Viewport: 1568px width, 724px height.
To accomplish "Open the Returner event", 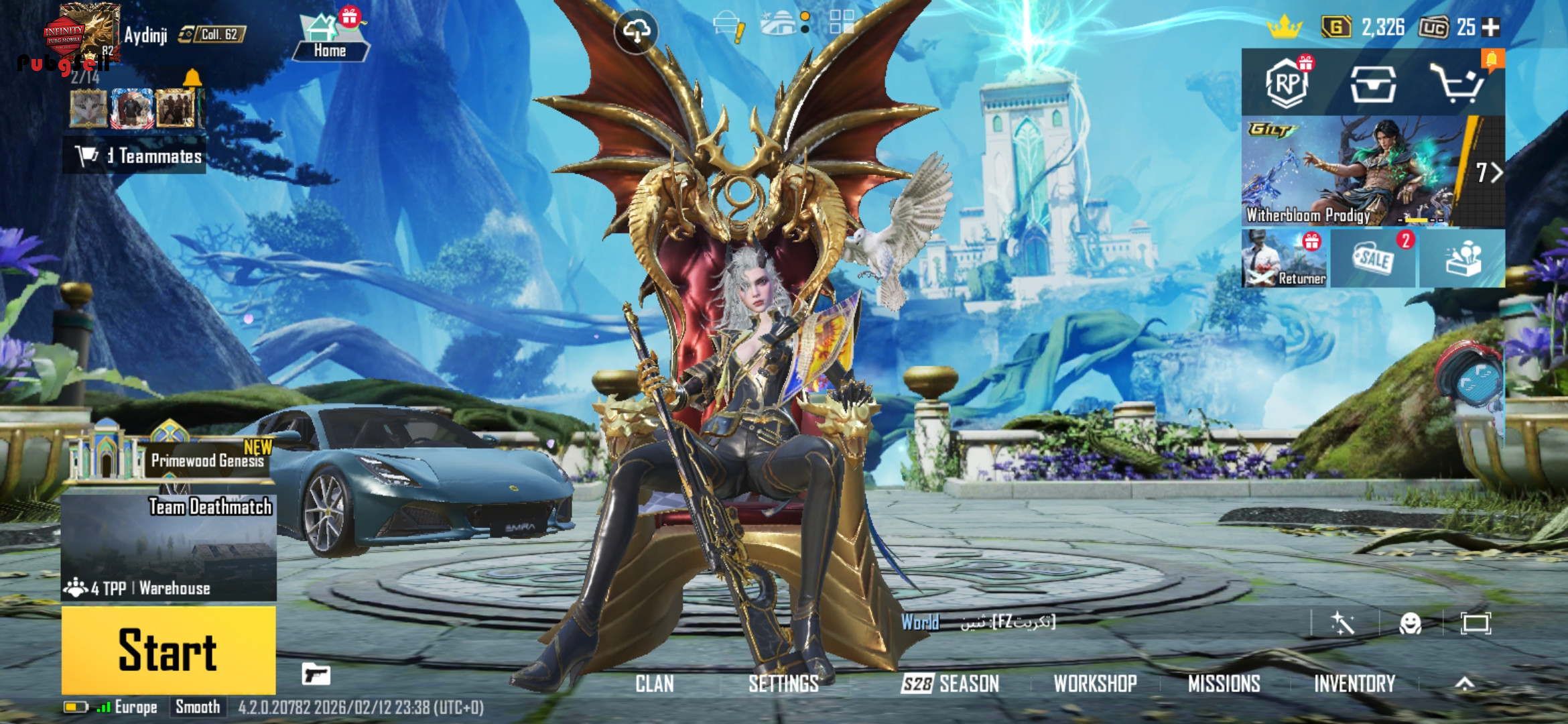I will pyautogui.click(x=1285, y=259).
